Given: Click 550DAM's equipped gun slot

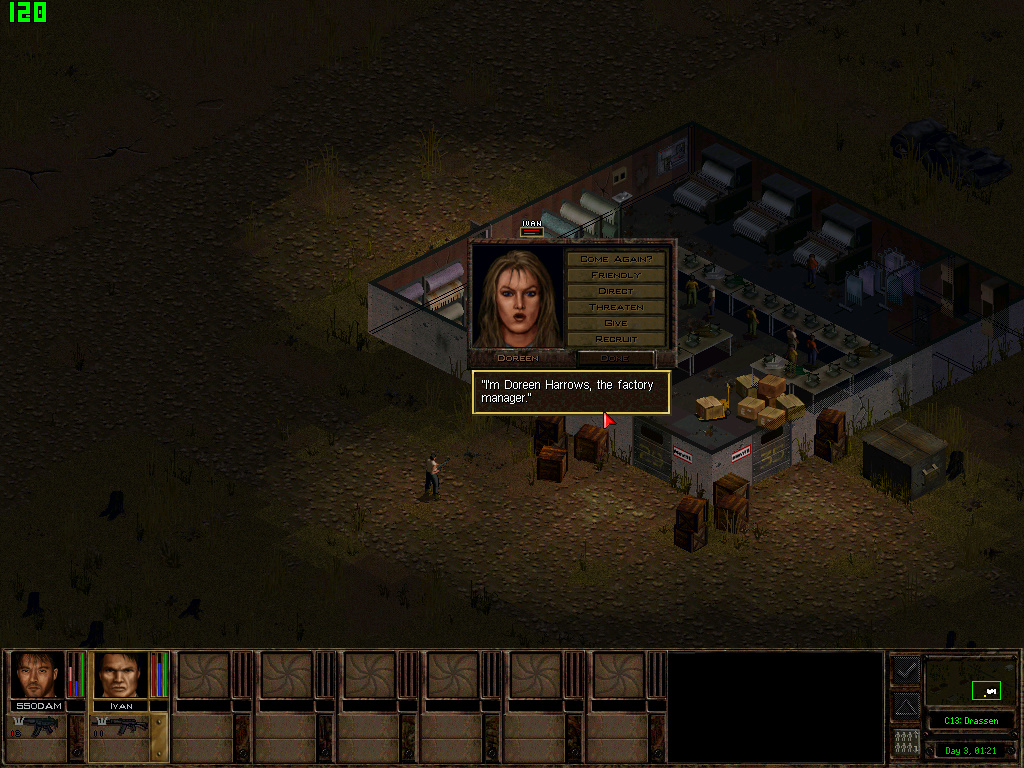Looking at the screenshot, I should coord(38,727).
